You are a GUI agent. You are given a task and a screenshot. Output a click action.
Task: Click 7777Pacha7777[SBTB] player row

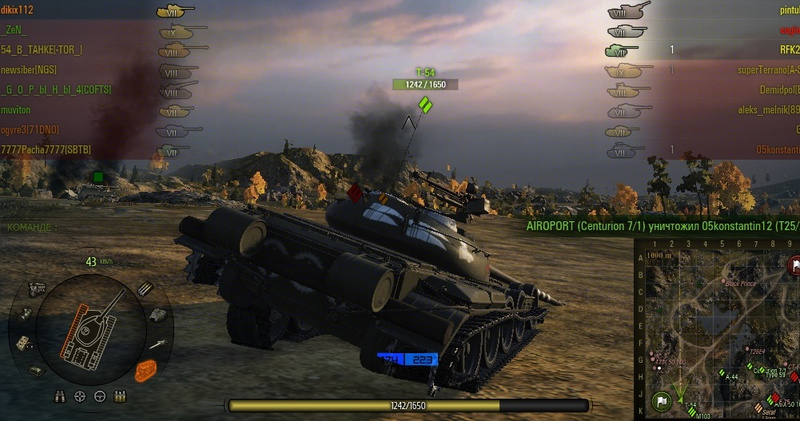[x=46, y=149]
